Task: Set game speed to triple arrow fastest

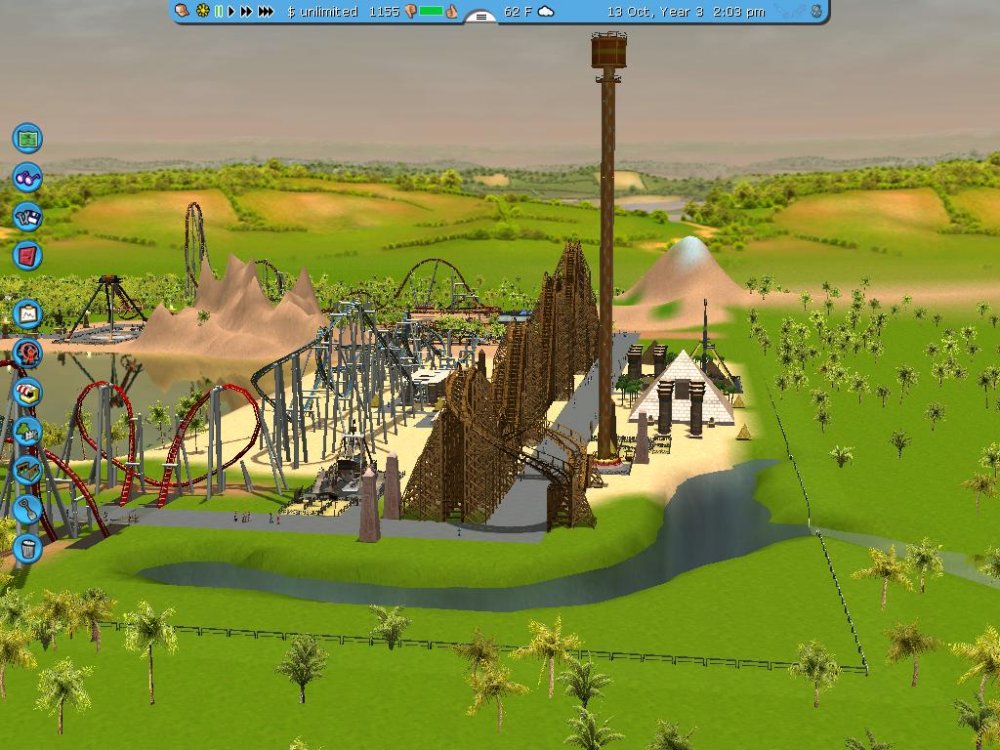Action: coord(265,11)
